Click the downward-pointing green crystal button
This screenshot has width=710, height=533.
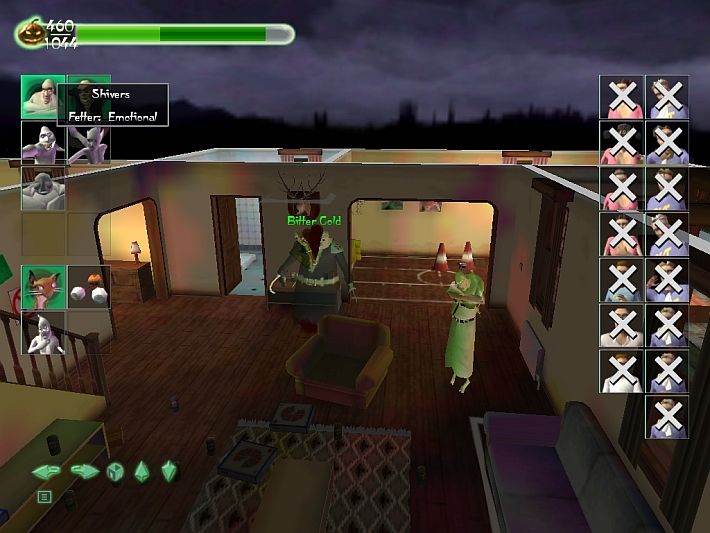click(x=169, y=471)
